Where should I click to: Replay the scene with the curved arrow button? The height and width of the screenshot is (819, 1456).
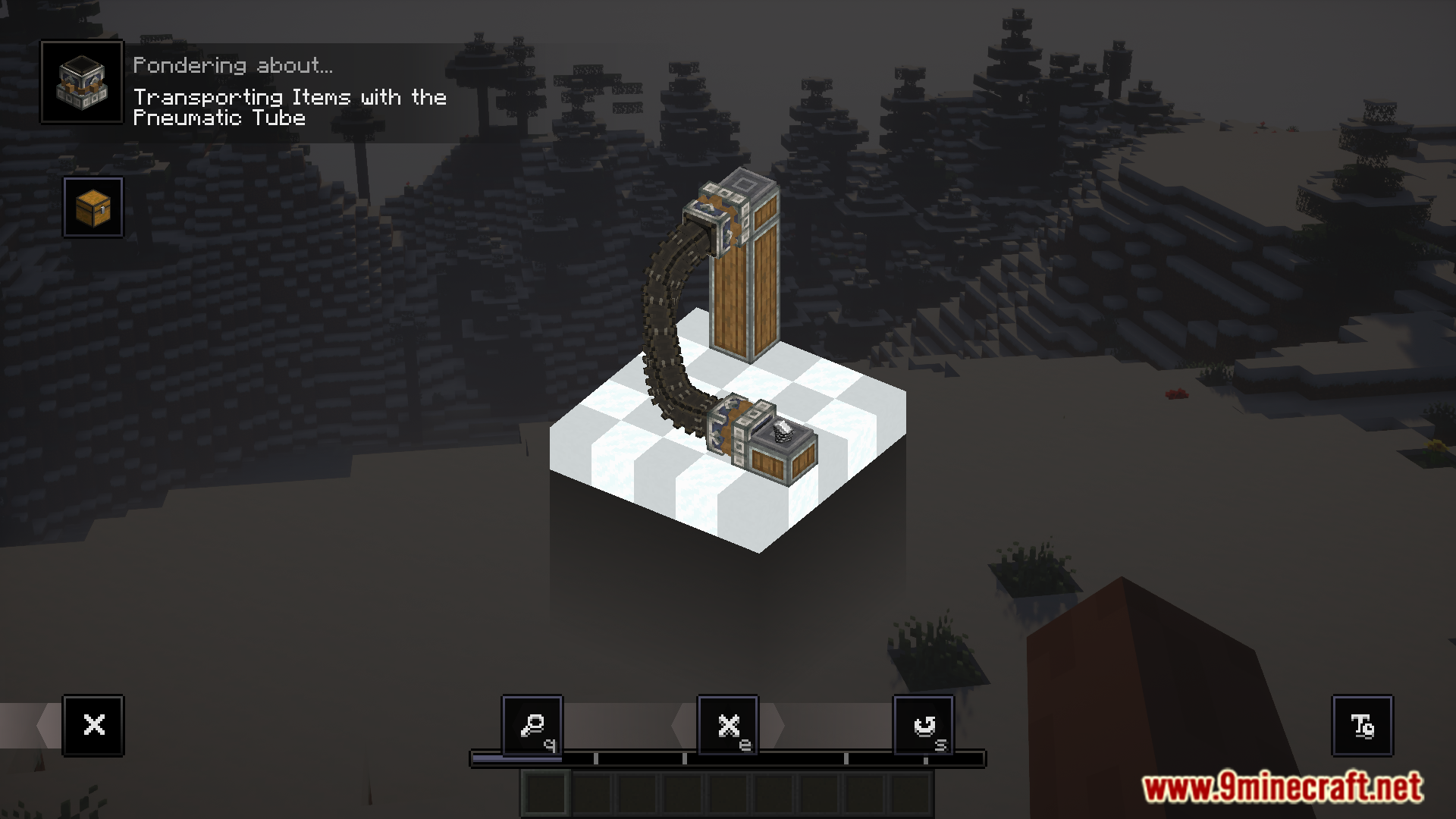(924, 726)
